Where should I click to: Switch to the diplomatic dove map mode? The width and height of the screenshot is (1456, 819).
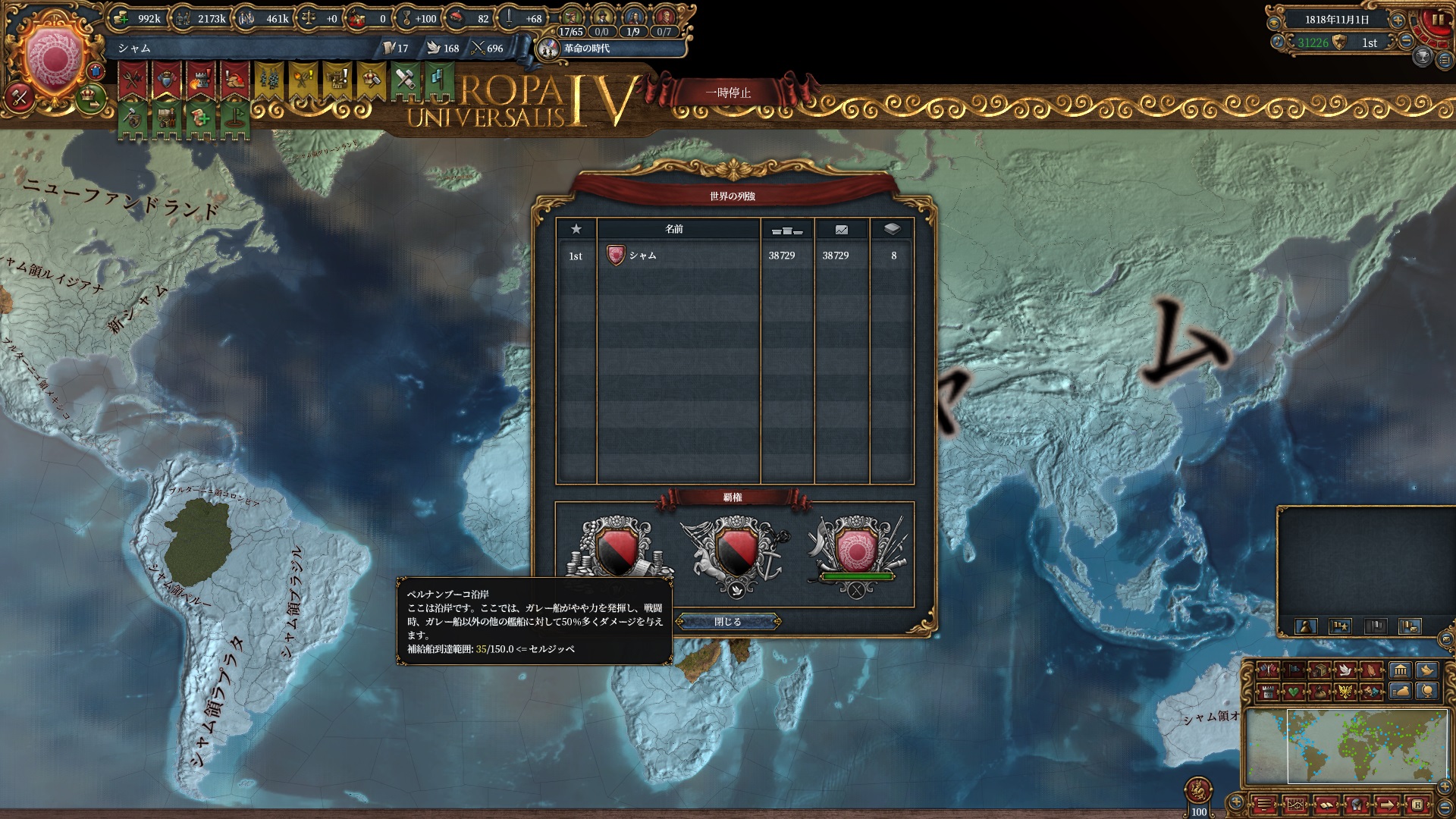[1345, 670]
